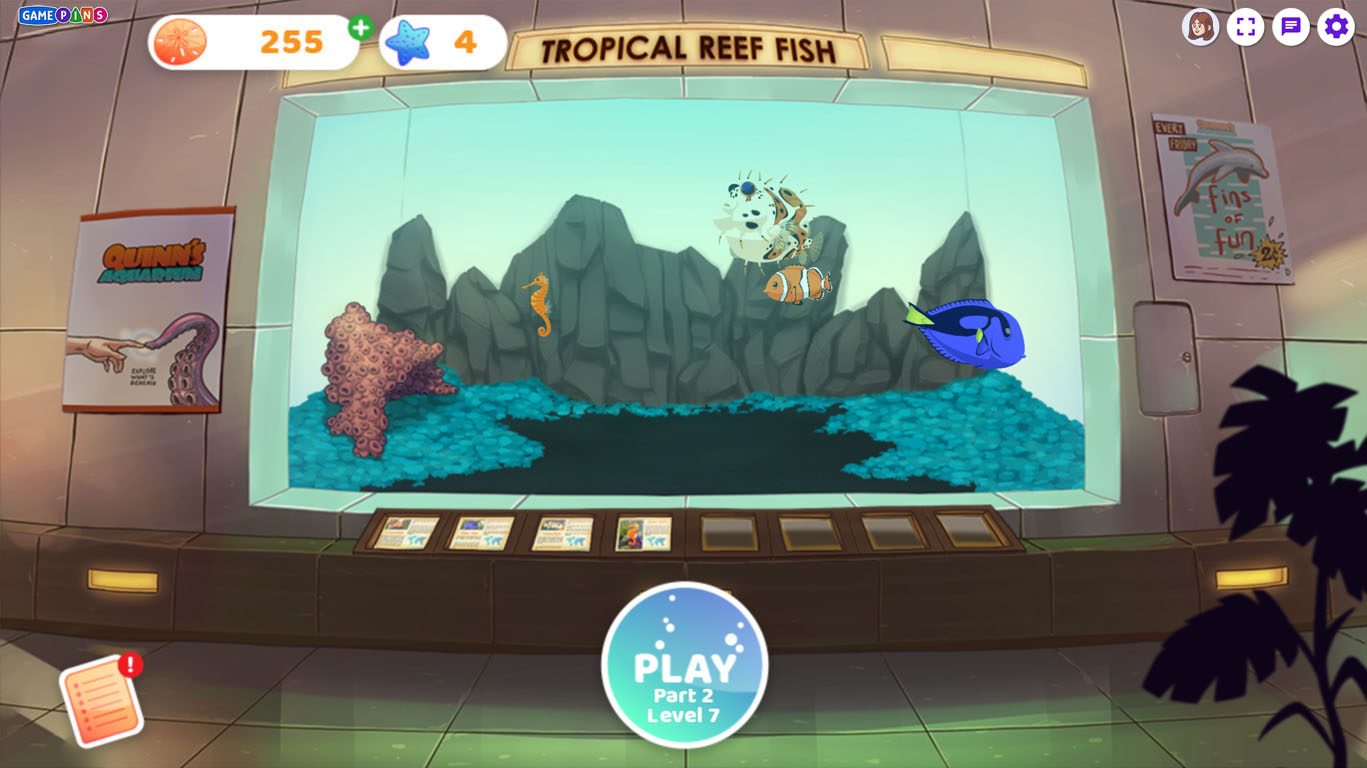The height and width of the screenshot is (768, 1367).
Task: Add more sand dollars with green plus
Action: 361,28
